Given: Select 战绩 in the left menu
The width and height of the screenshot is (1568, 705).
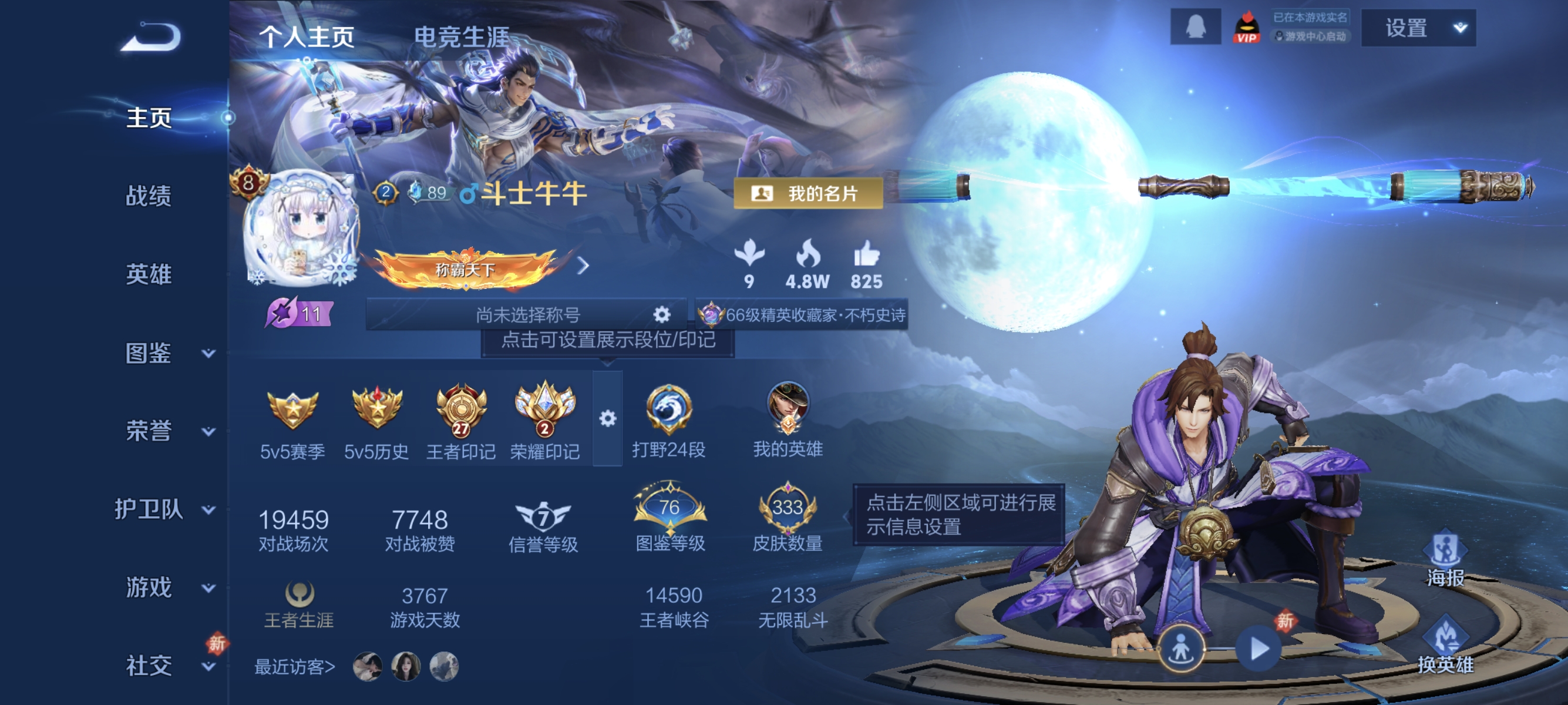Looking at the screenshot, I should pos(150,197).
